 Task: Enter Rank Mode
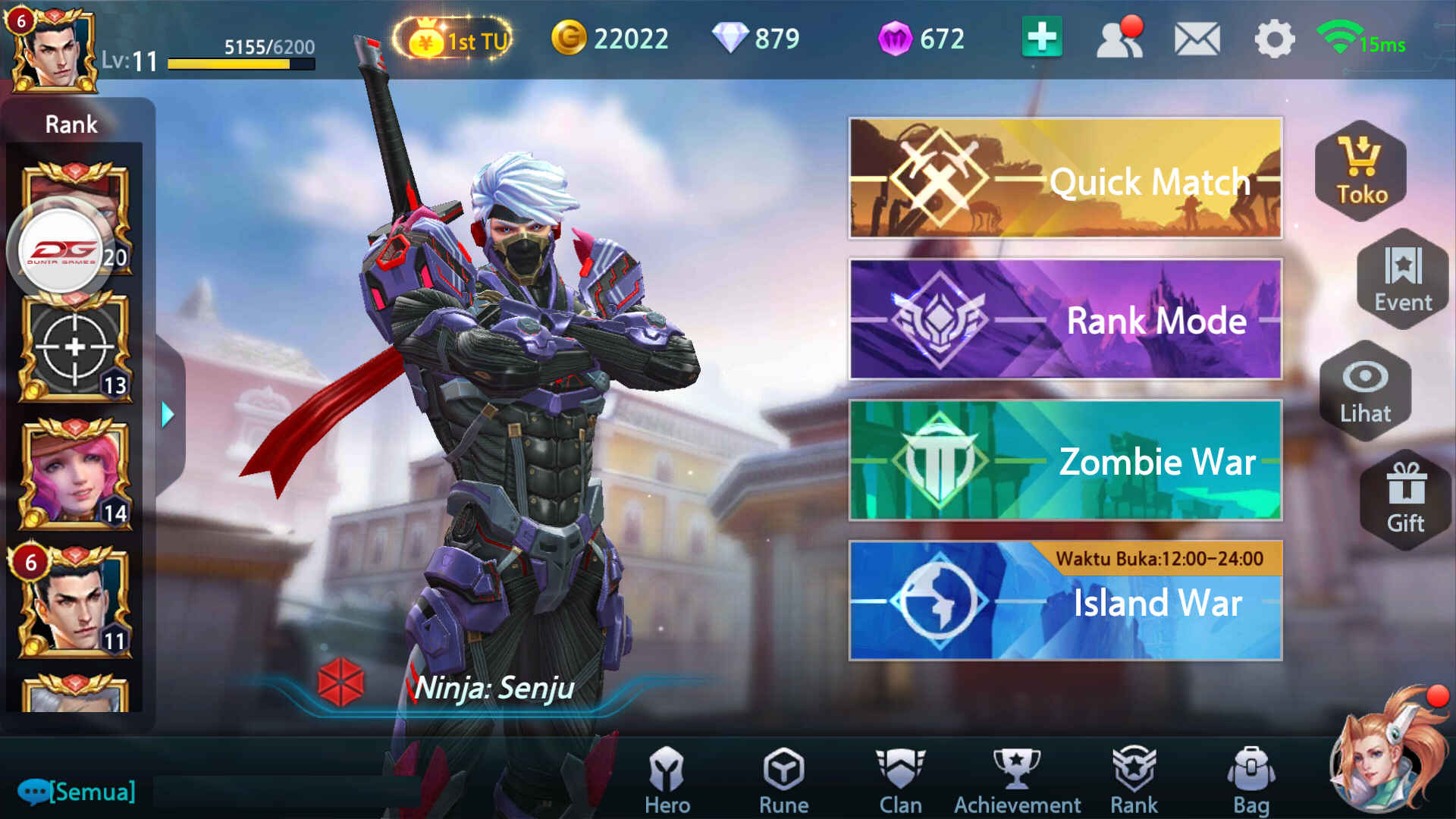(1065, 321)
